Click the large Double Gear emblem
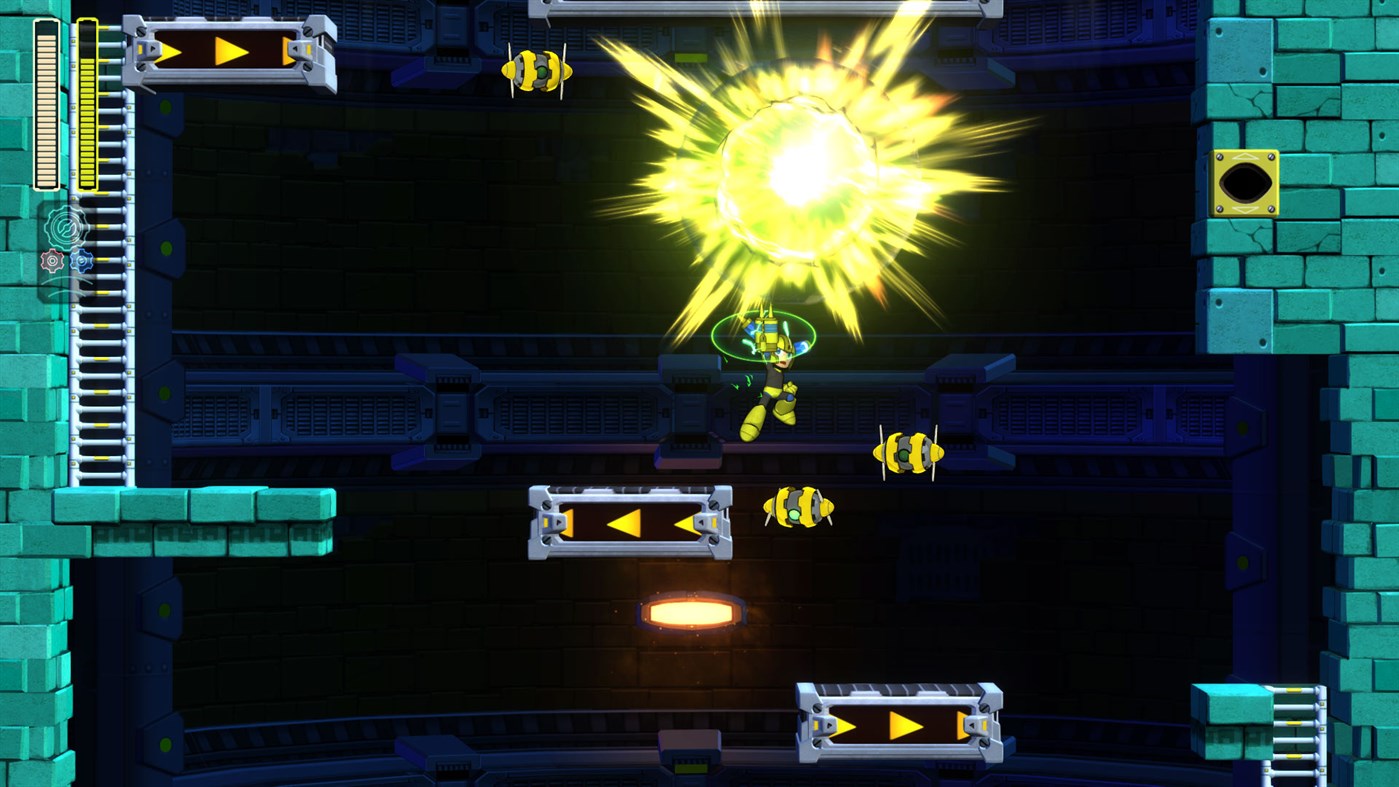This screenshot has width=1399, height=787. pos(65,228)
